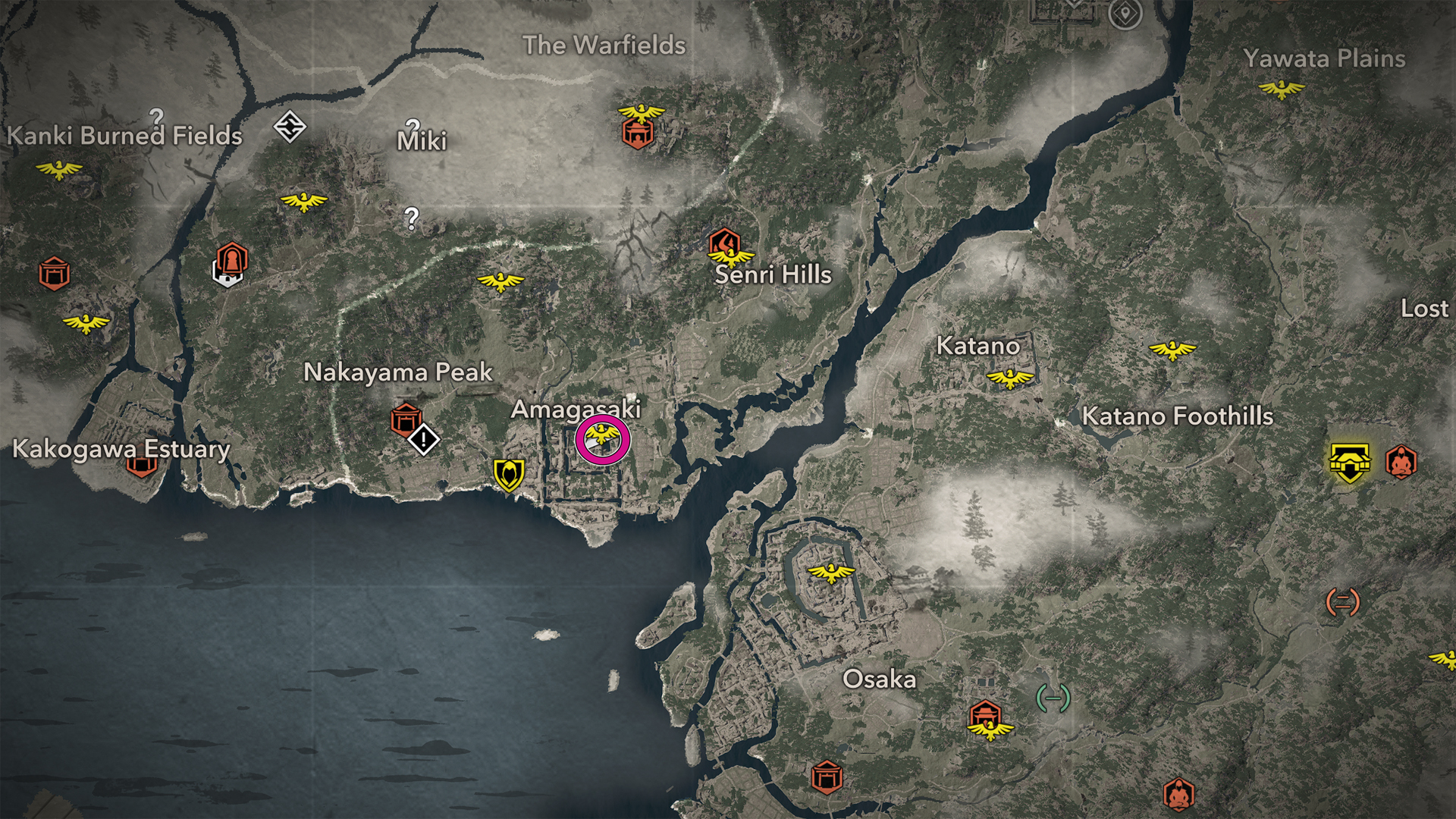This screenshot has width=1456, height=819.
Task: Open the black diamond exclamation quest marker
Action: 423,439
